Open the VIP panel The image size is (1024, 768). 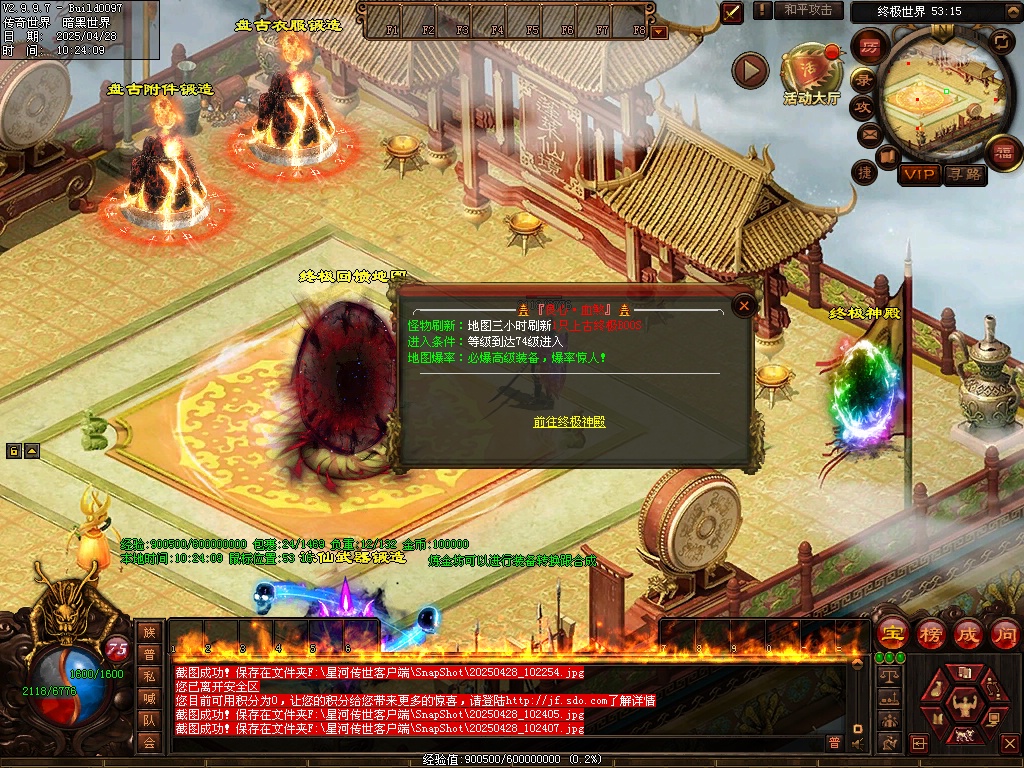point(919,174)
